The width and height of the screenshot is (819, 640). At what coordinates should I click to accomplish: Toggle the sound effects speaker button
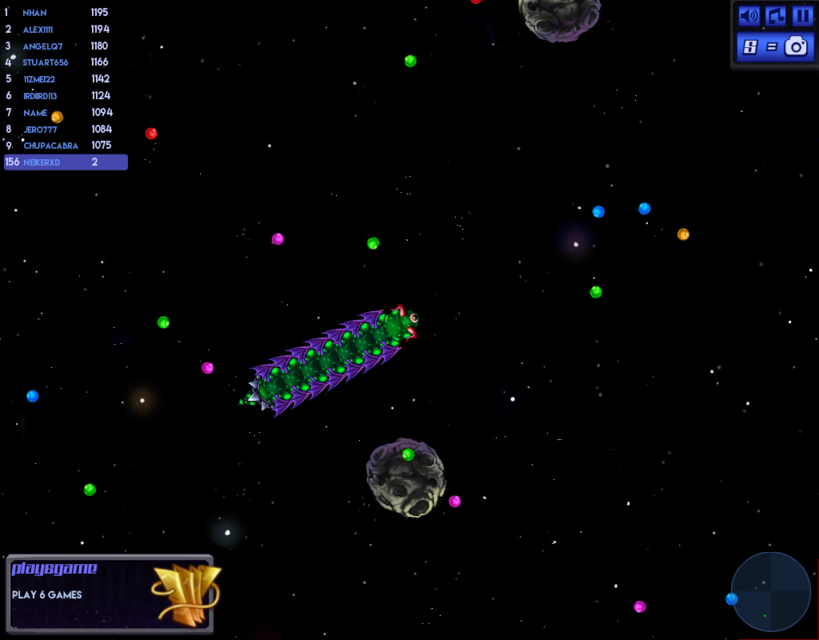click(x=749, y=16)
